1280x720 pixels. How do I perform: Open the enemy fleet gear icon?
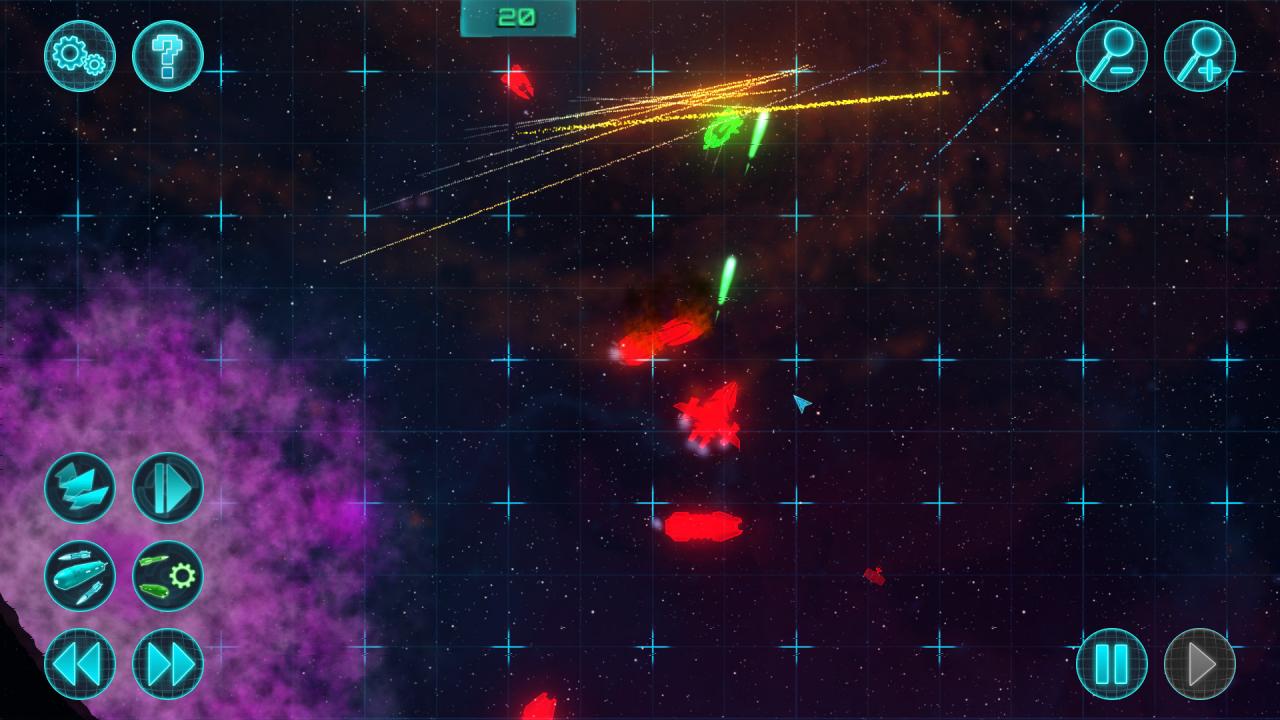click(x=167, y=575)
